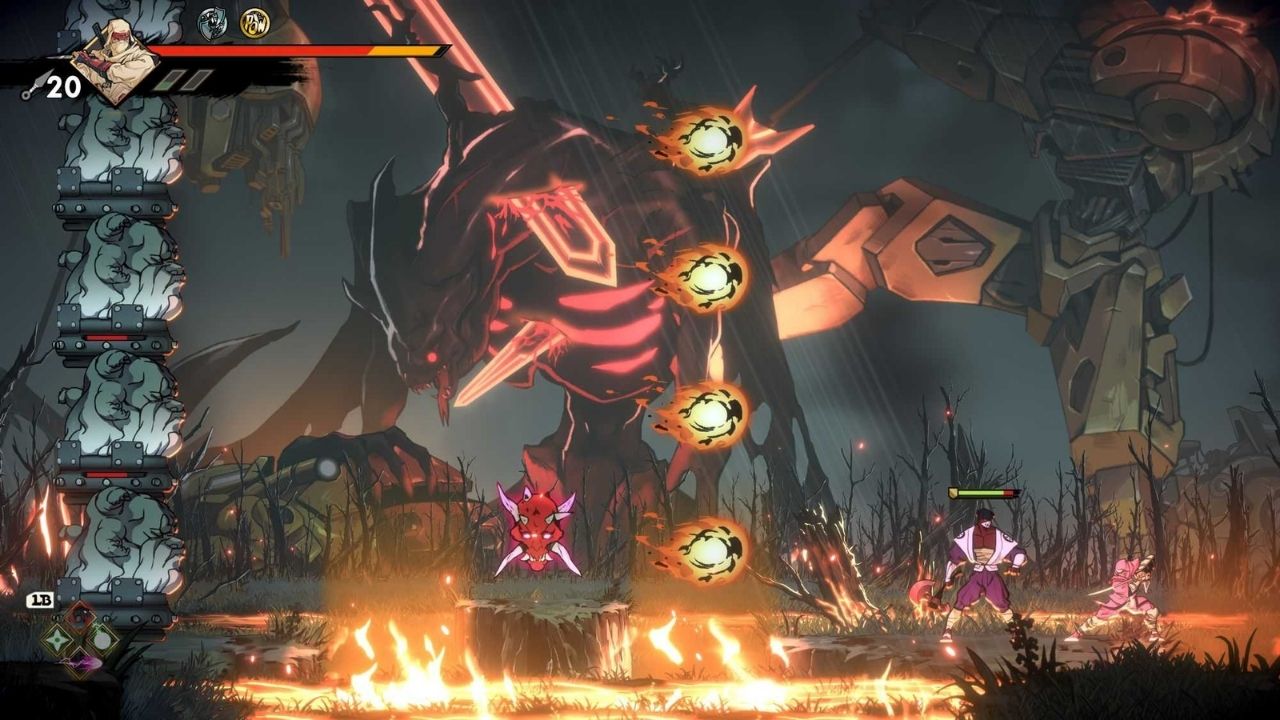Activate the shuriken ninpo diamond slot
The image size is (1280, 720).
(57, 640)
